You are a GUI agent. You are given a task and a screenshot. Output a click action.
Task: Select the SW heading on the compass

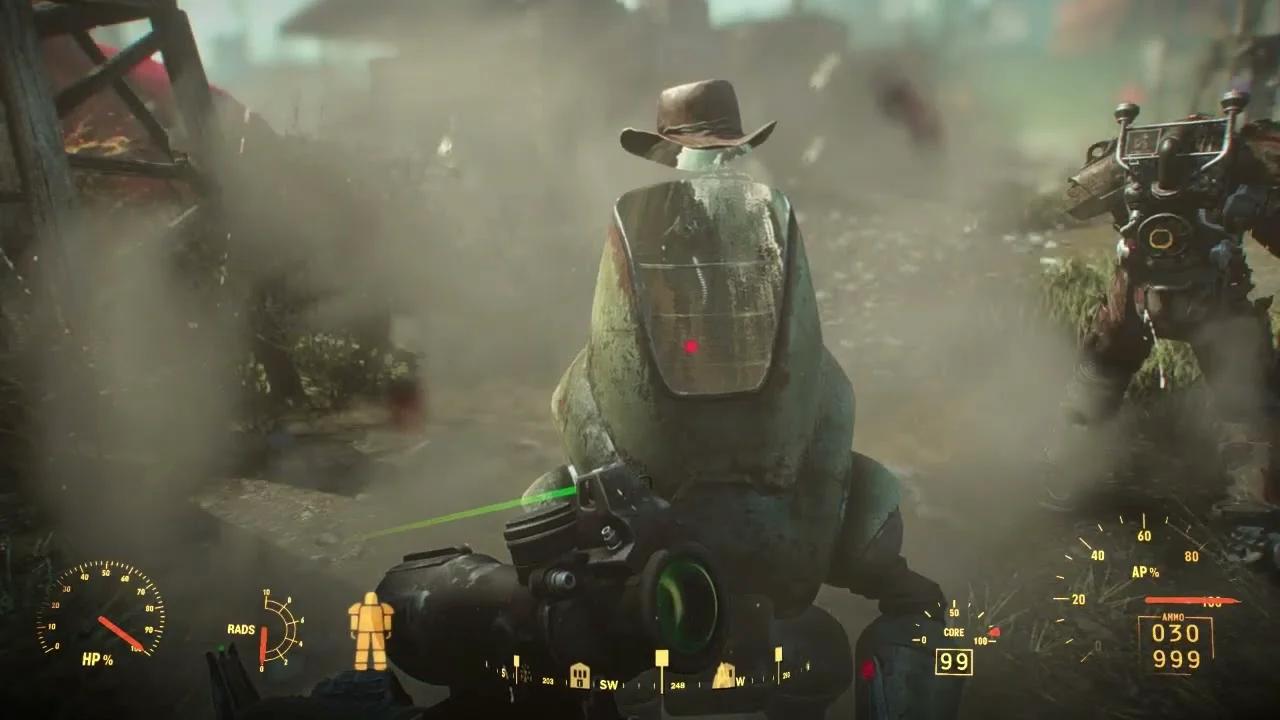[x=608, y=683]
